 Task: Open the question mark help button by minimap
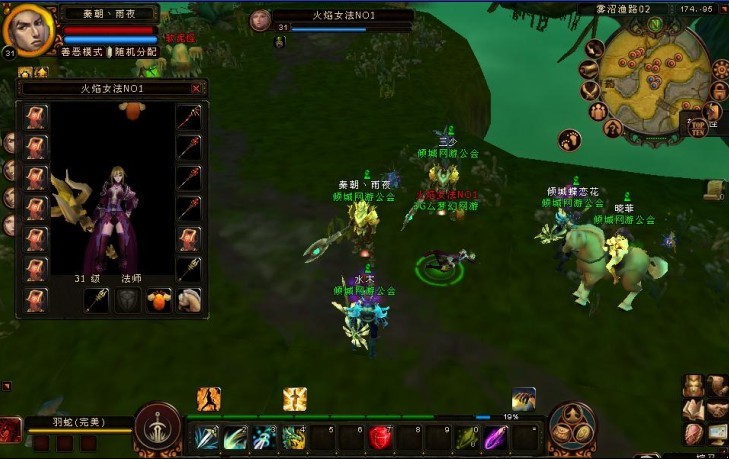pyautogui.click(x=613, y=128)
